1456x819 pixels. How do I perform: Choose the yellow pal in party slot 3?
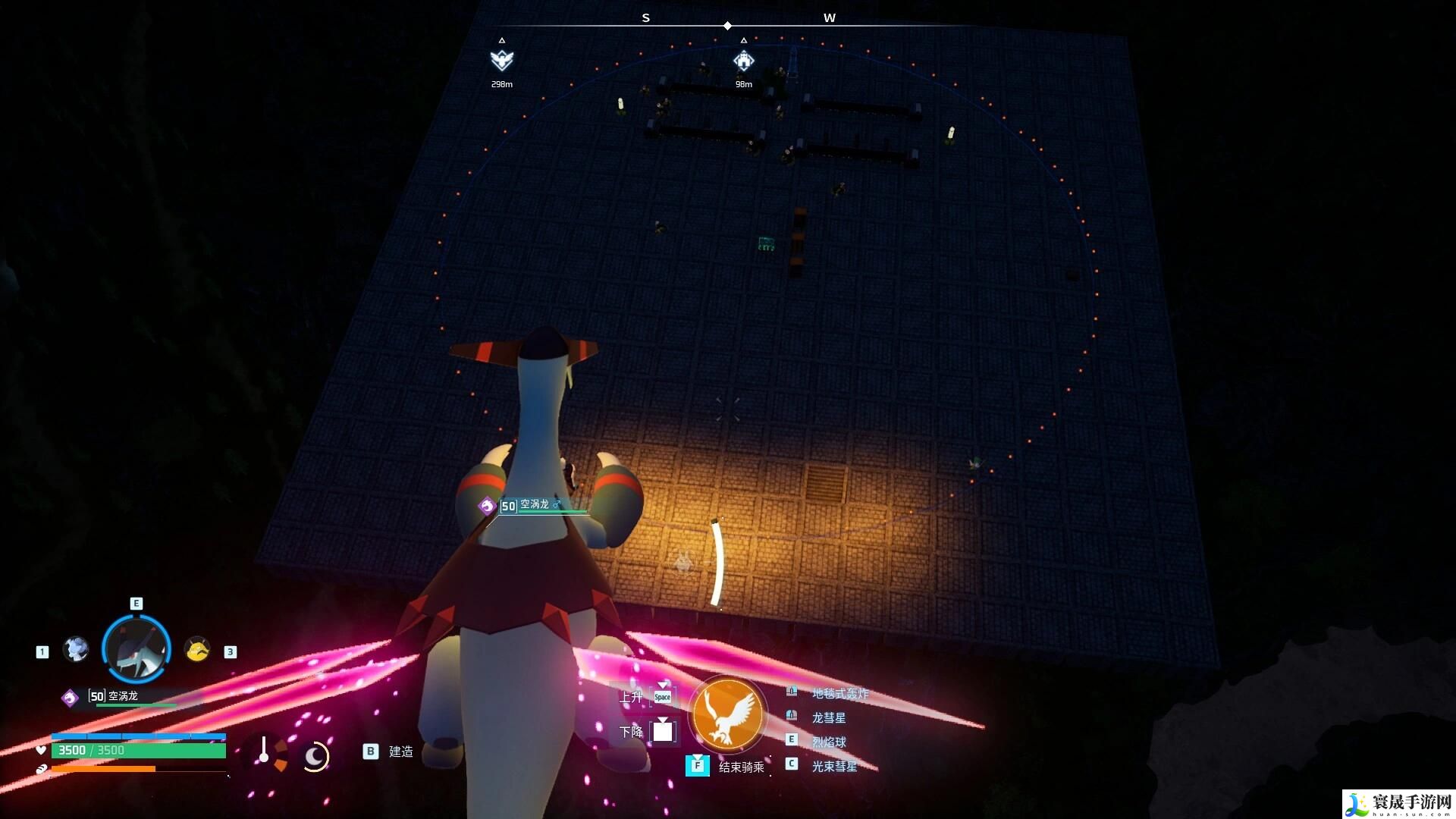point(197,649)
